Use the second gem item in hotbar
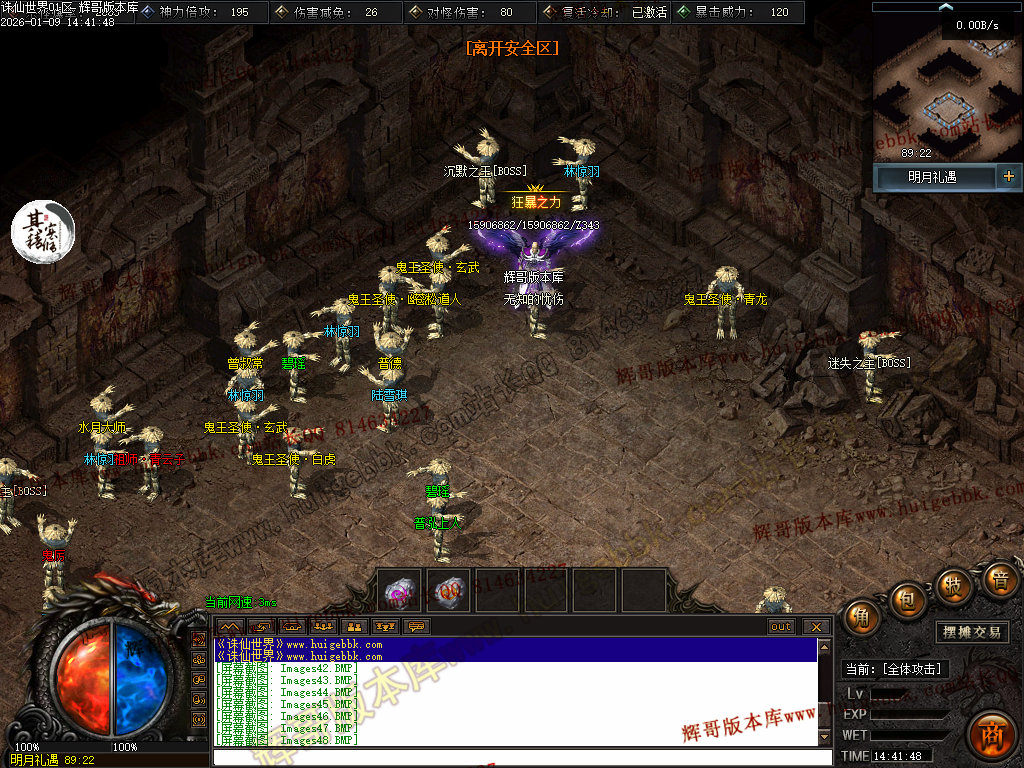Viewport: 1024px width, 768px height. pos(449,590)
